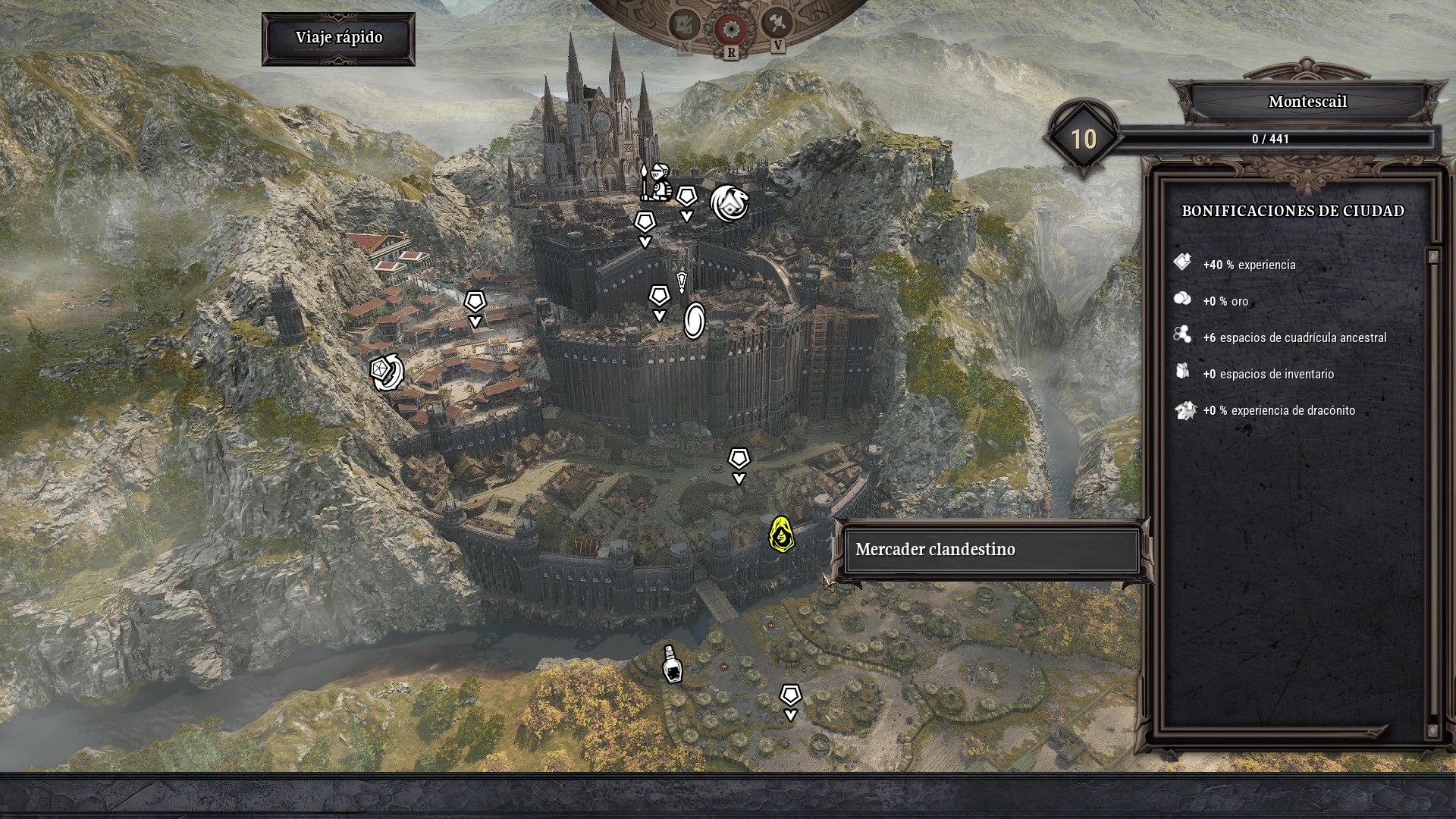The image size is (1456, 819).
Task: Select the potion bottle map marker
Action: [x=672, y=664]
